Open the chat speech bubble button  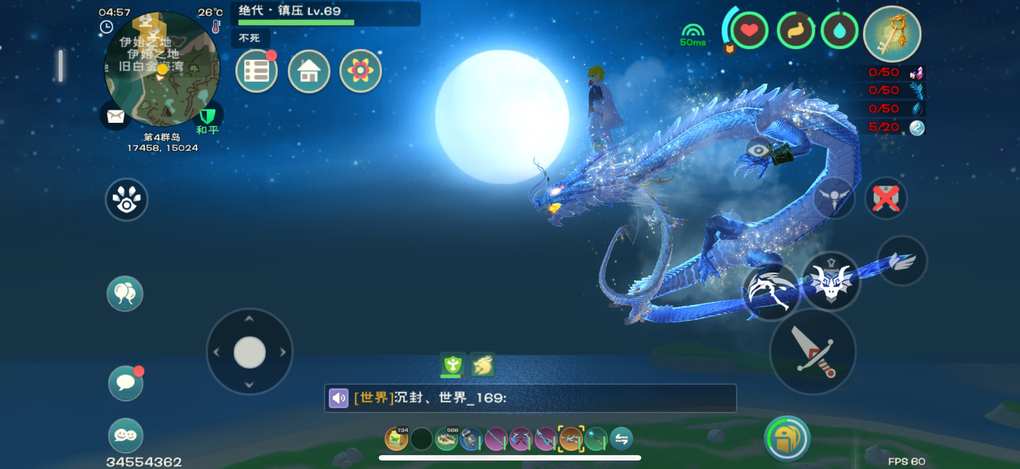[125, 382]
